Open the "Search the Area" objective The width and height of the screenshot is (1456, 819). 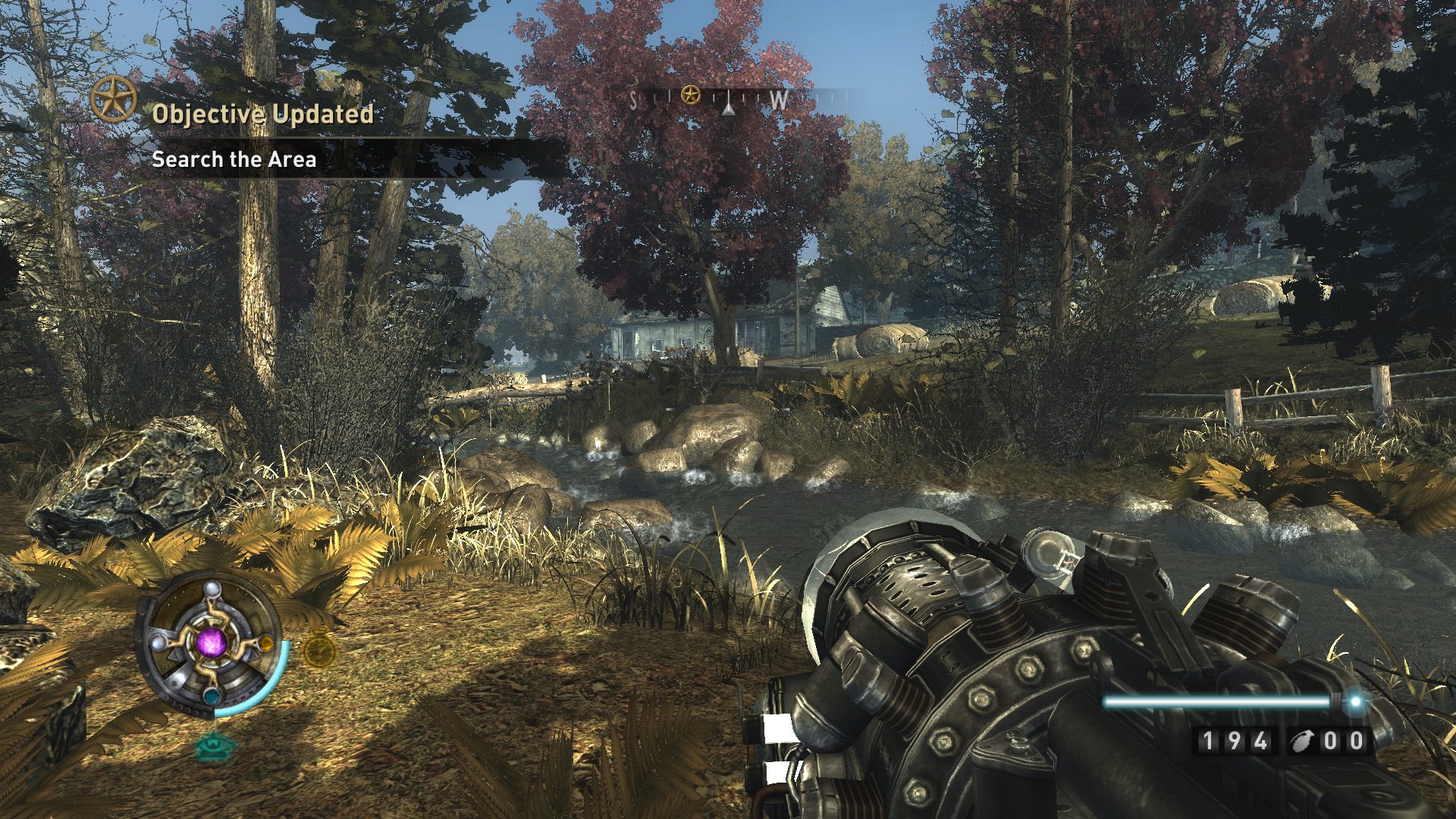(x=234, y=159)
